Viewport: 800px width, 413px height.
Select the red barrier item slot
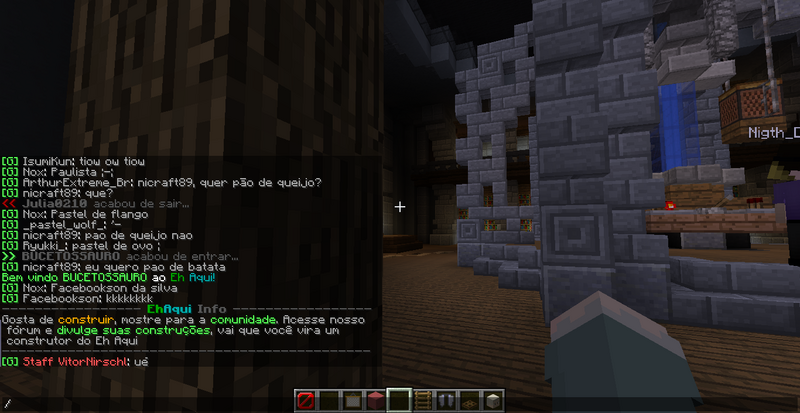[306, 401]
